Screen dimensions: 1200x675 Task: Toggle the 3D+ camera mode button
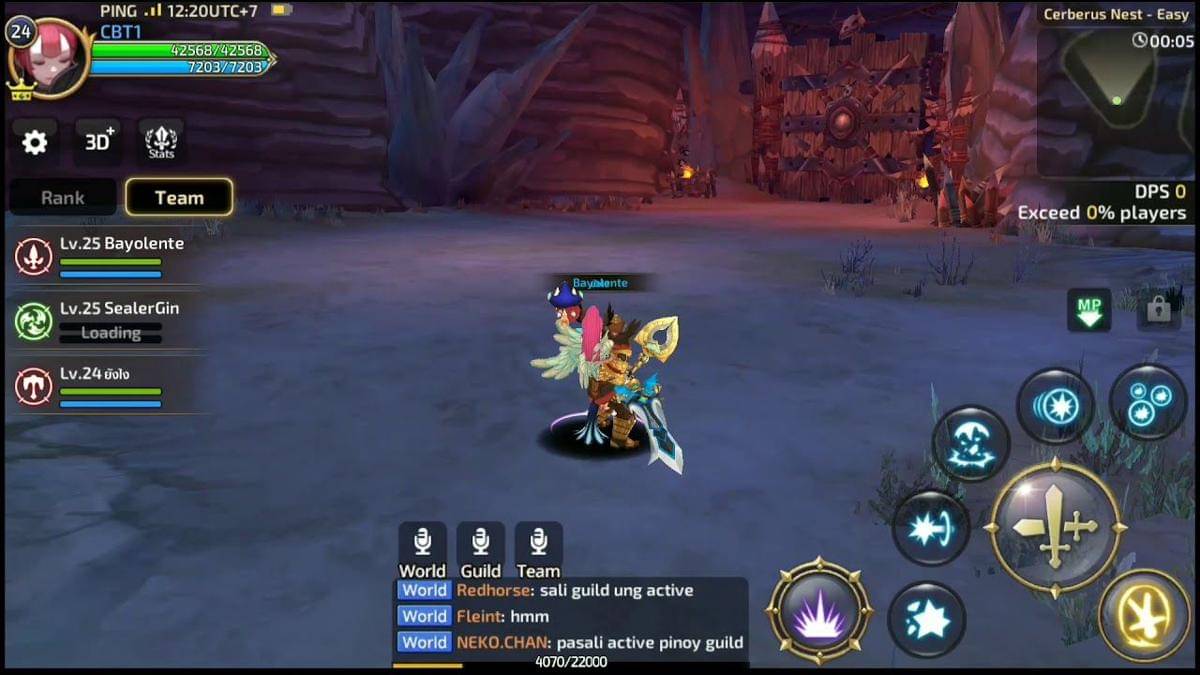pos(98,143)
